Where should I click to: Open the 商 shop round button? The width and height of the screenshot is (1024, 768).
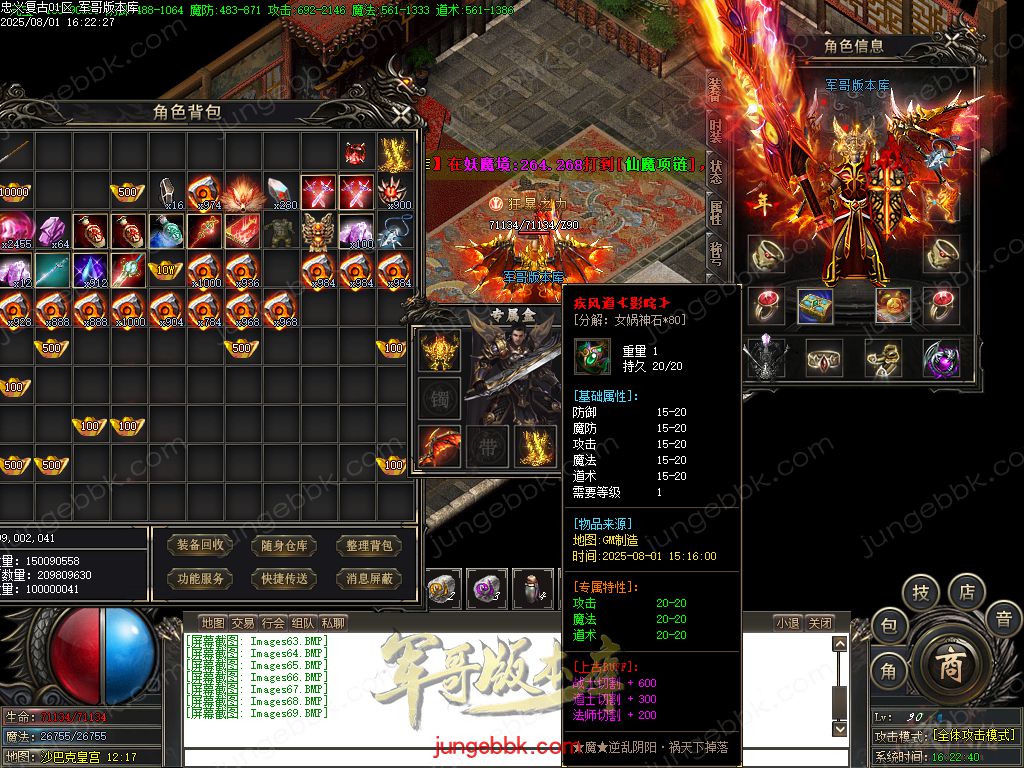tap(948, 667)
